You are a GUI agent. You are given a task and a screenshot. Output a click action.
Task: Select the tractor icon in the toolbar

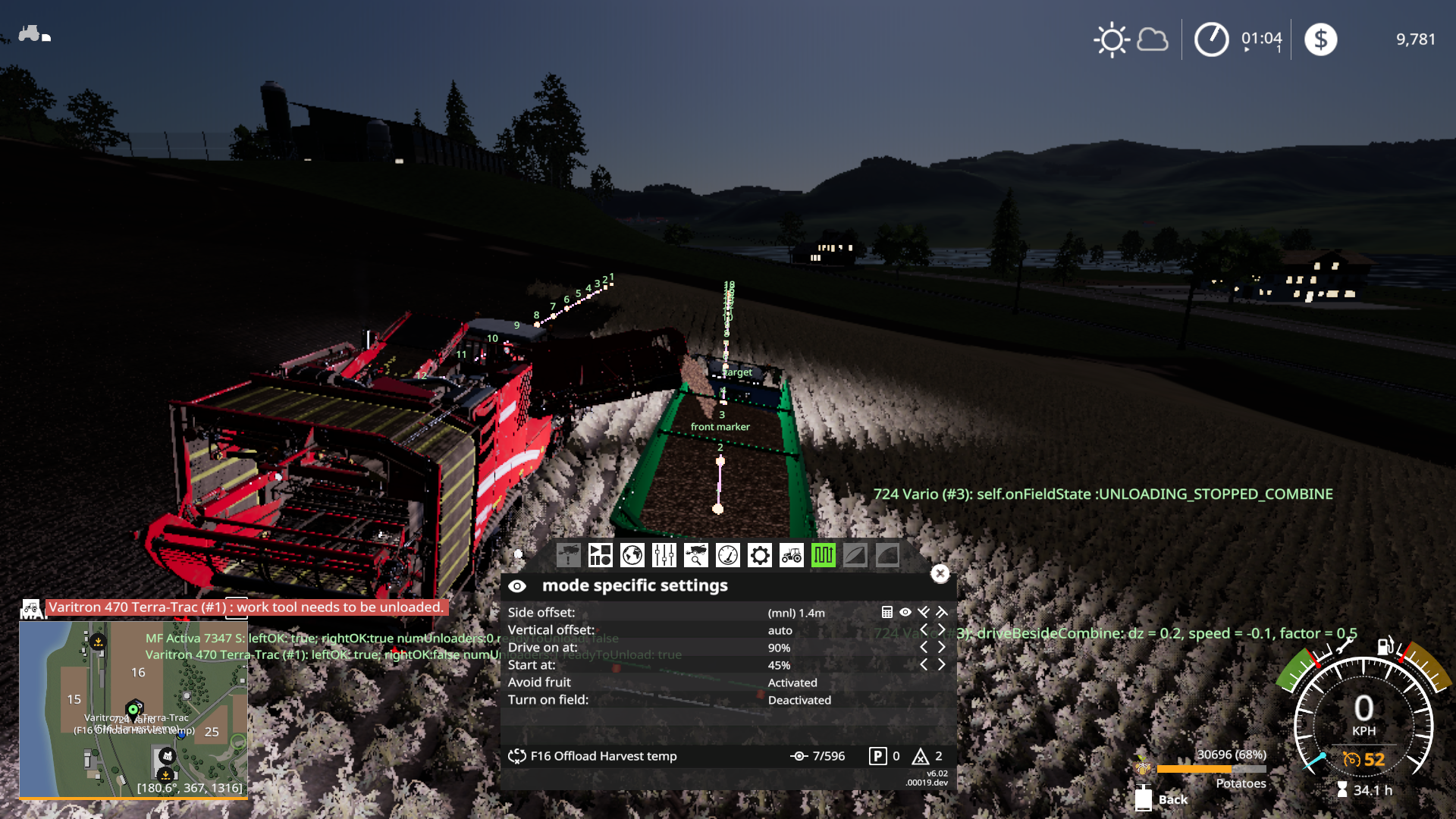pos(792,555)
